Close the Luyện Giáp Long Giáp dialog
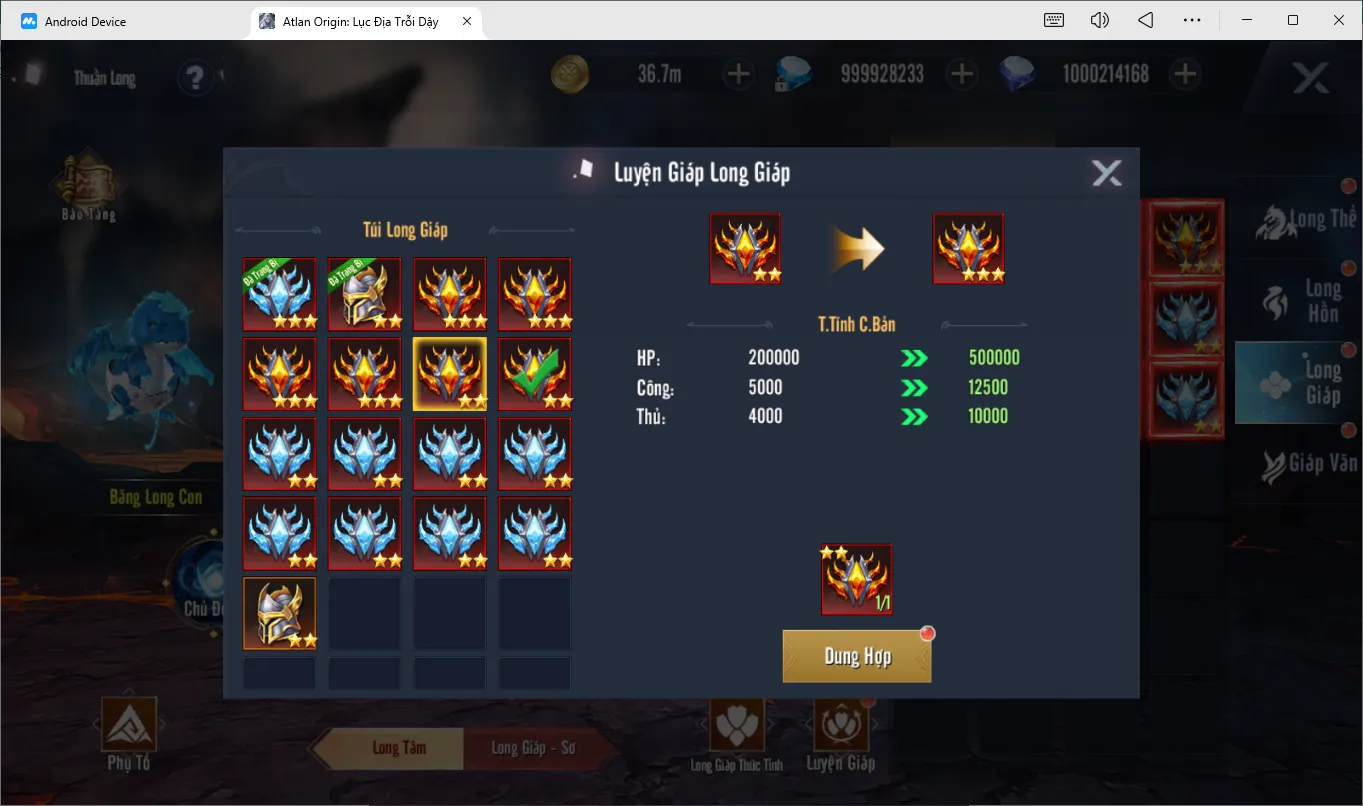This screenshot has height=806, width=1363. click(1106, 173)
